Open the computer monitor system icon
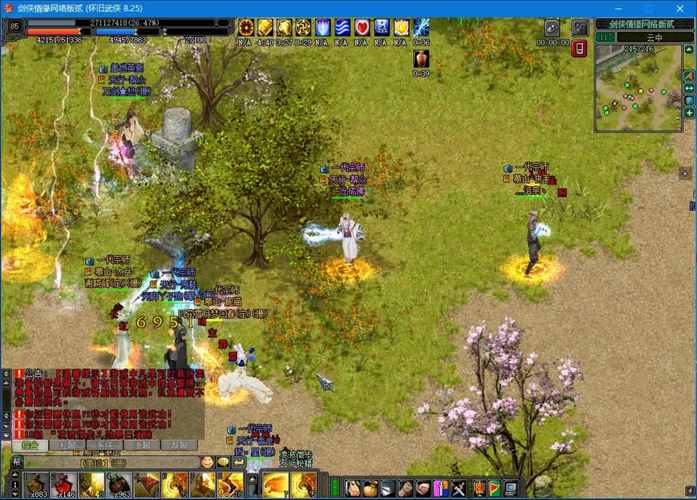 coord(512,488)
